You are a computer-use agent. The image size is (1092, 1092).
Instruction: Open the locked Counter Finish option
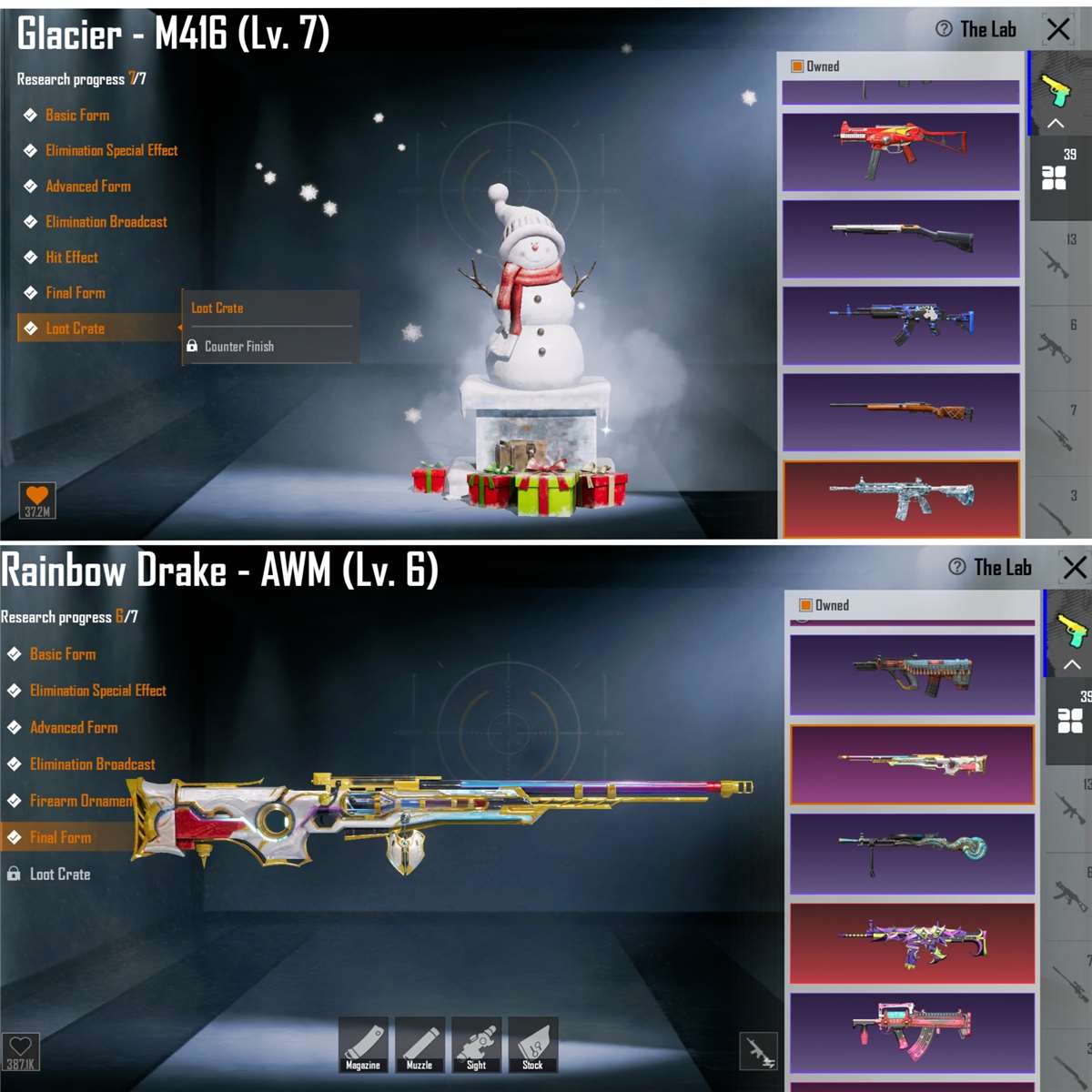click(238, 347)
